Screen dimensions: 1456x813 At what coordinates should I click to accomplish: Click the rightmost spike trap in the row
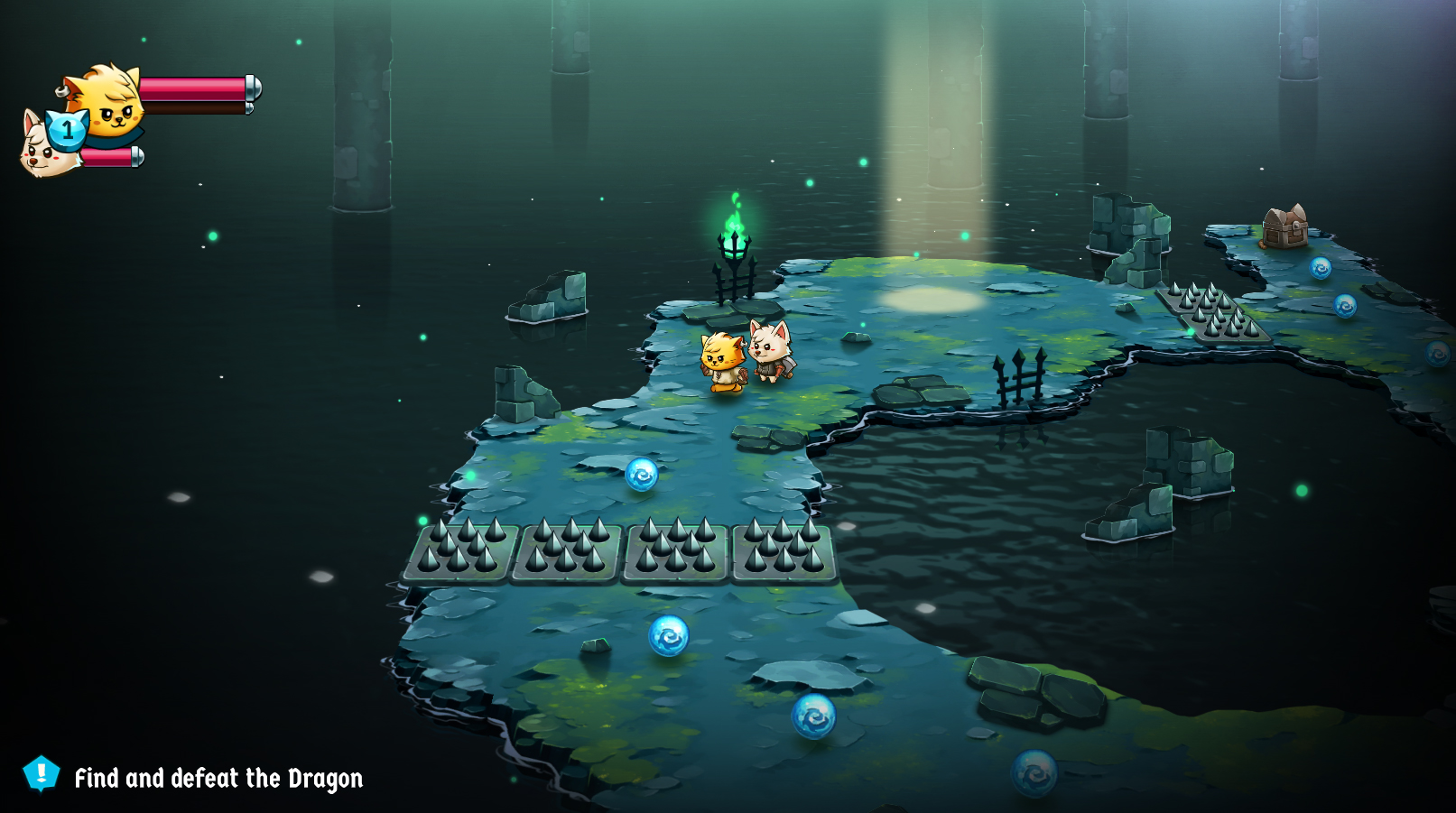782,550
